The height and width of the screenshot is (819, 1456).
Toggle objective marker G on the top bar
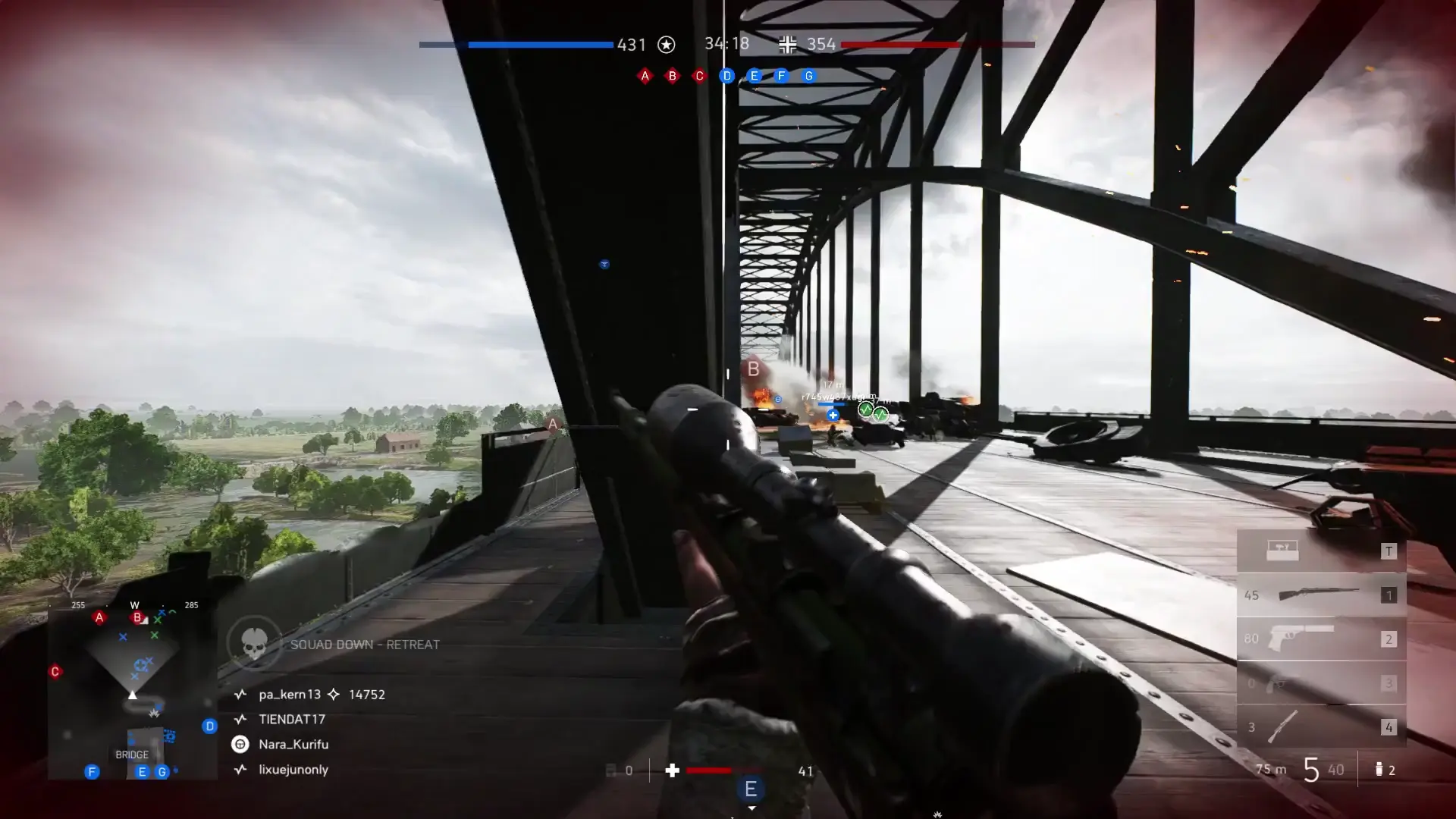tap(808, 76)
